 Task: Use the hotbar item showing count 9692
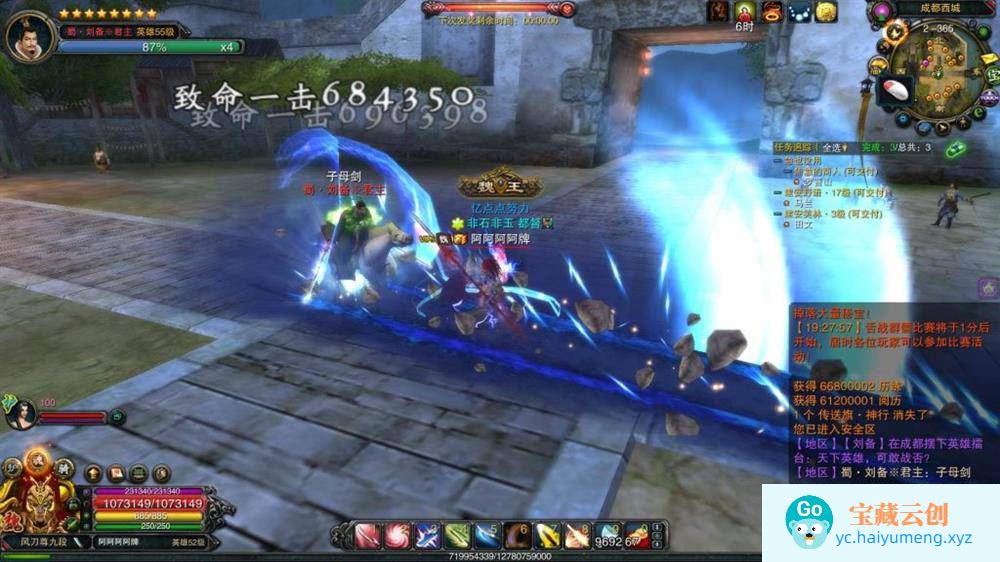tap(608, 535)
